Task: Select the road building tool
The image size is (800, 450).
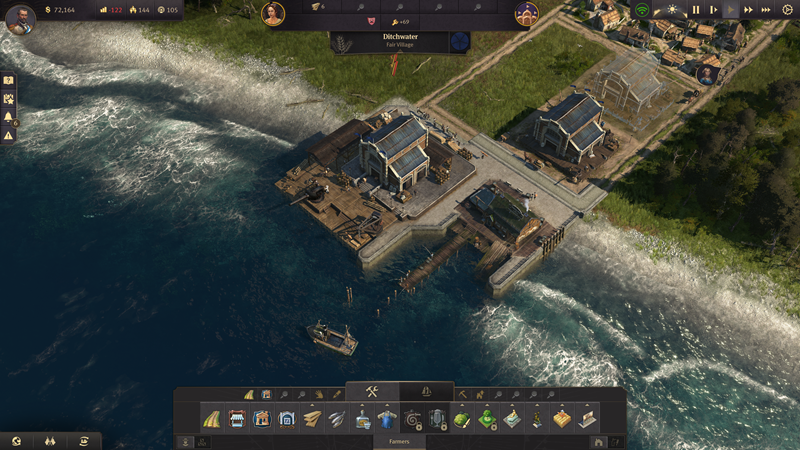Action: tap(212, 419)
